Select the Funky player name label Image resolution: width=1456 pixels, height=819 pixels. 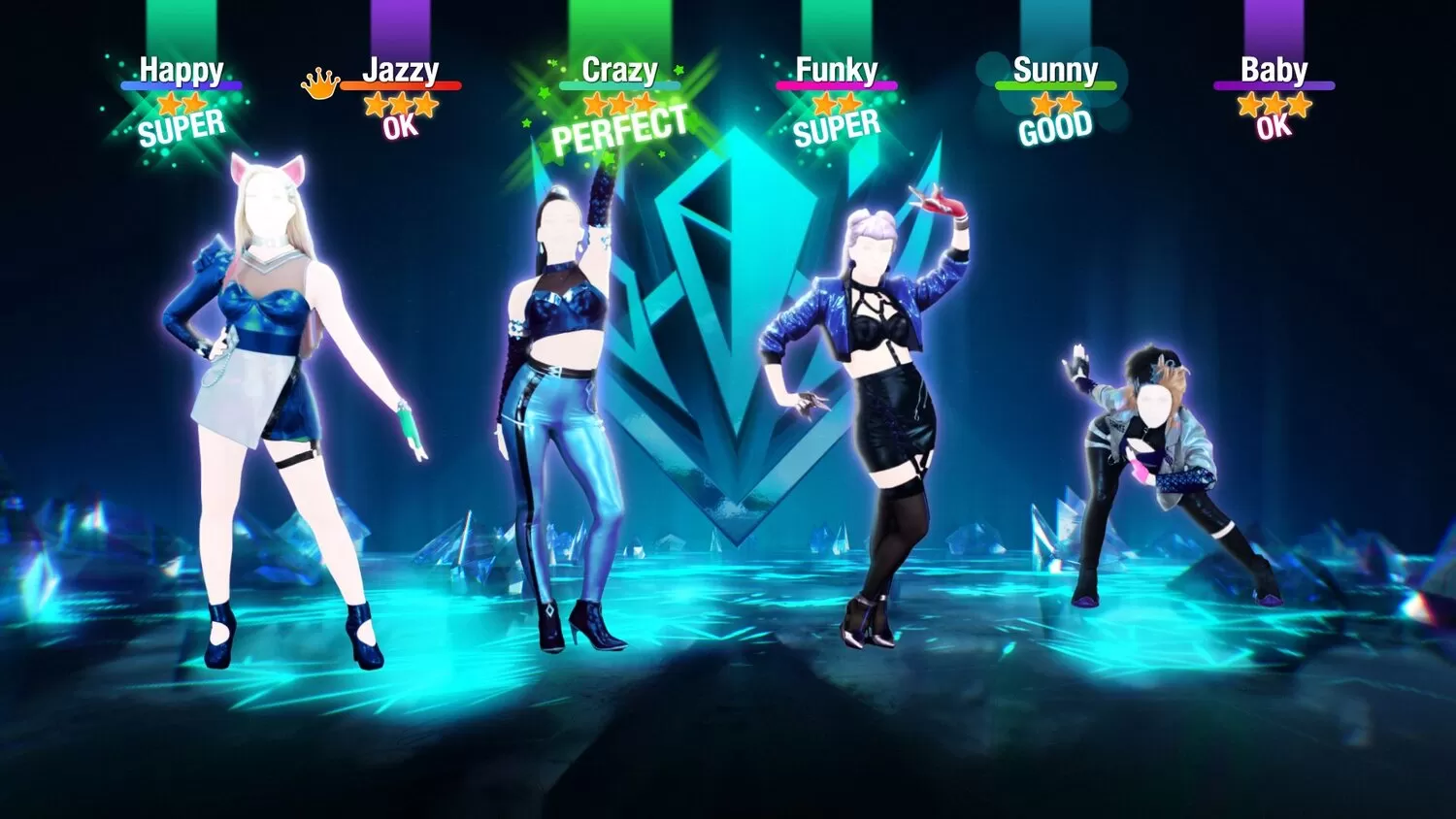[837, 69]
